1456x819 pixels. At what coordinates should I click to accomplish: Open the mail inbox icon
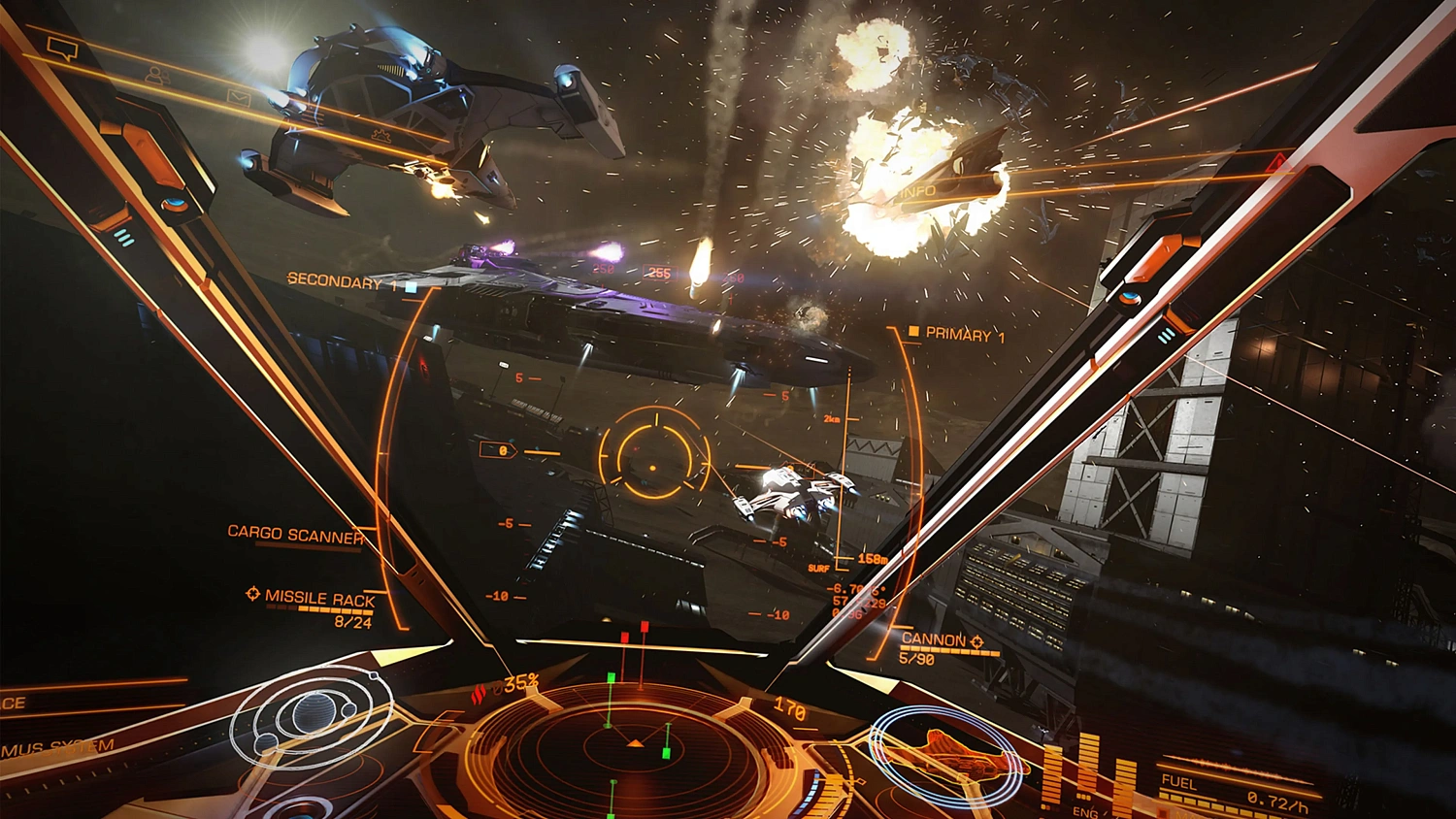click(238, 97)
